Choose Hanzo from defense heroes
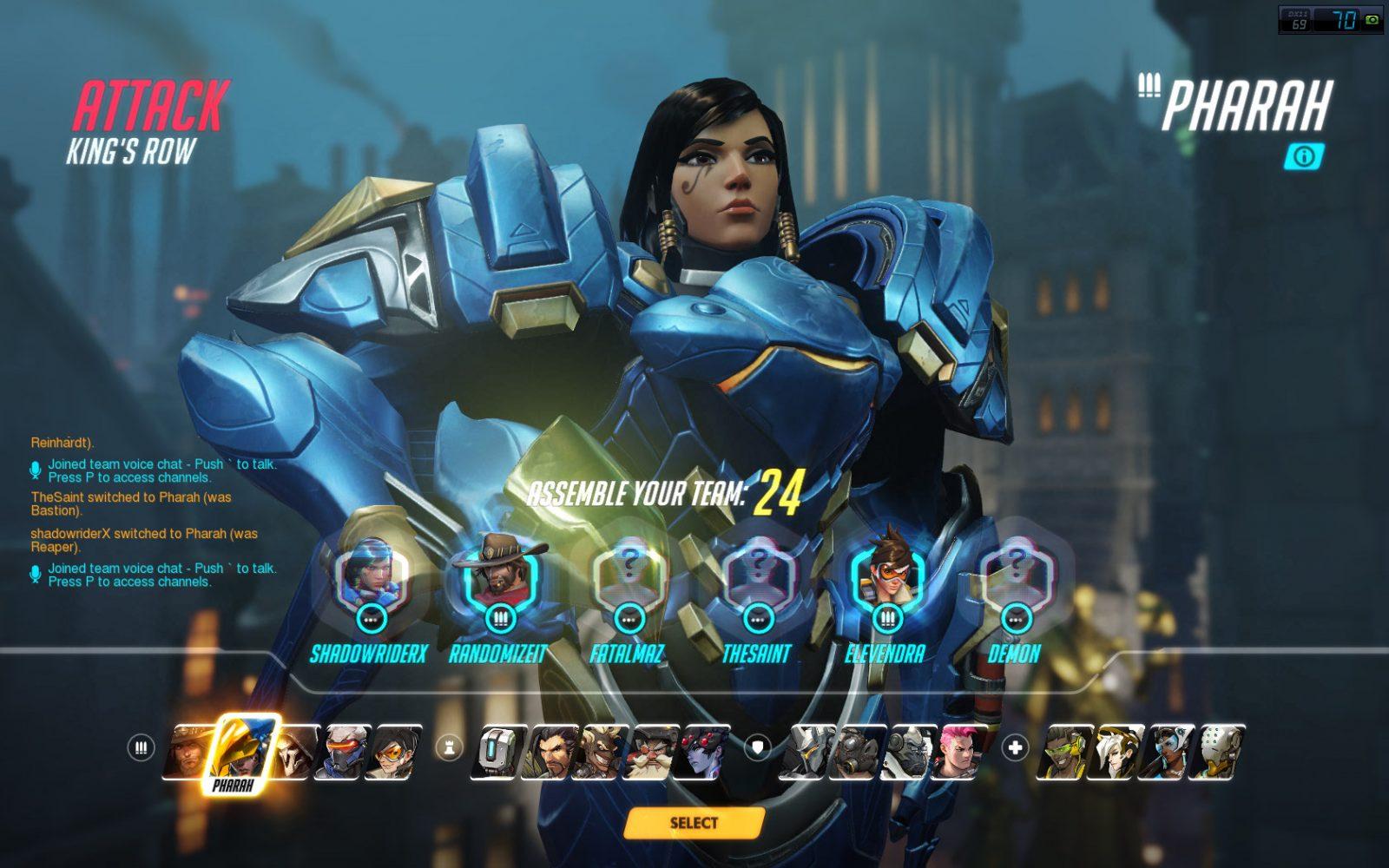The height and width of the screenshot is (868, 1389). [552, 752]
